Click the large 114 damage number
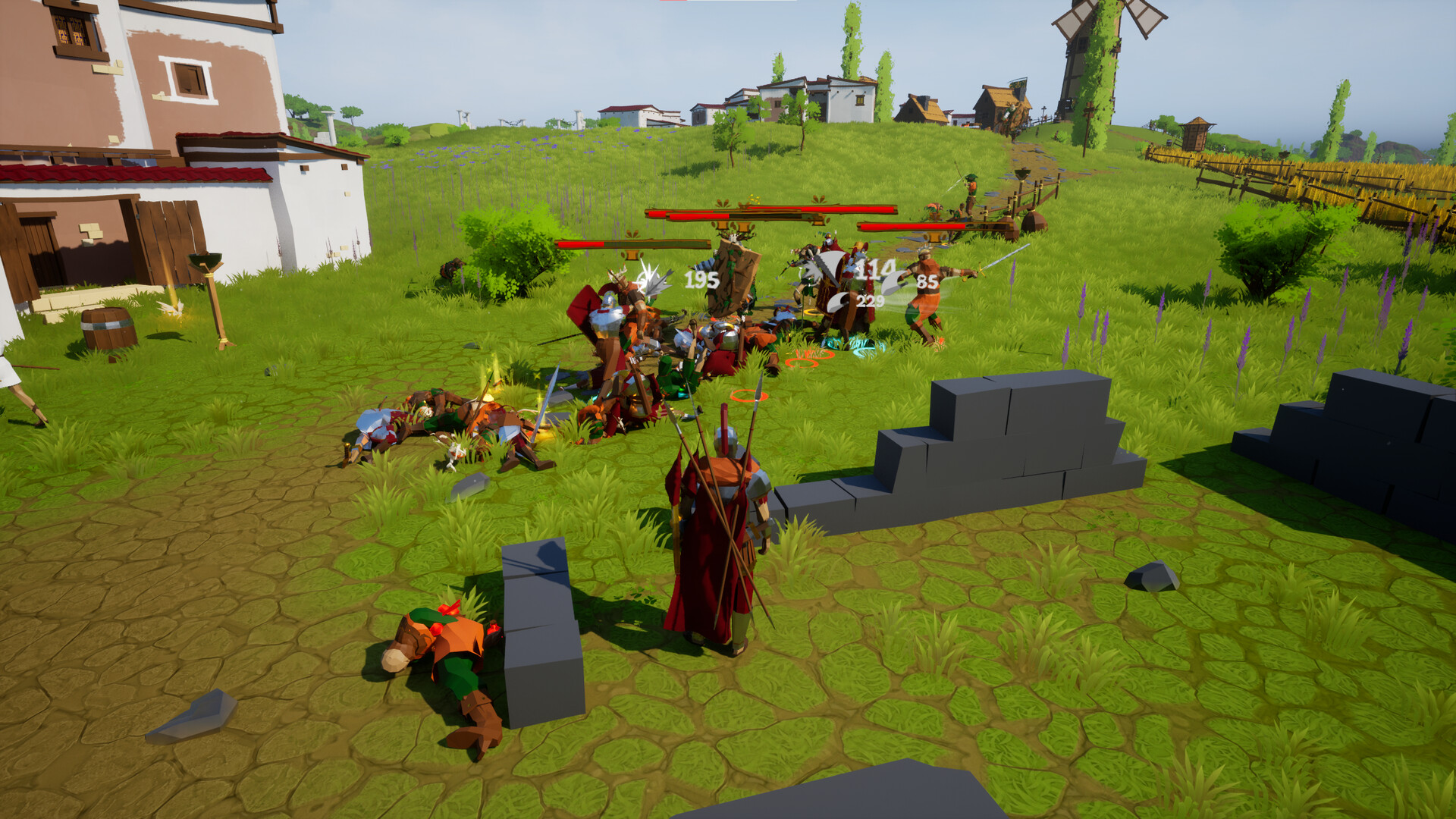This screenshot has width=1456, height=819. 874,271
